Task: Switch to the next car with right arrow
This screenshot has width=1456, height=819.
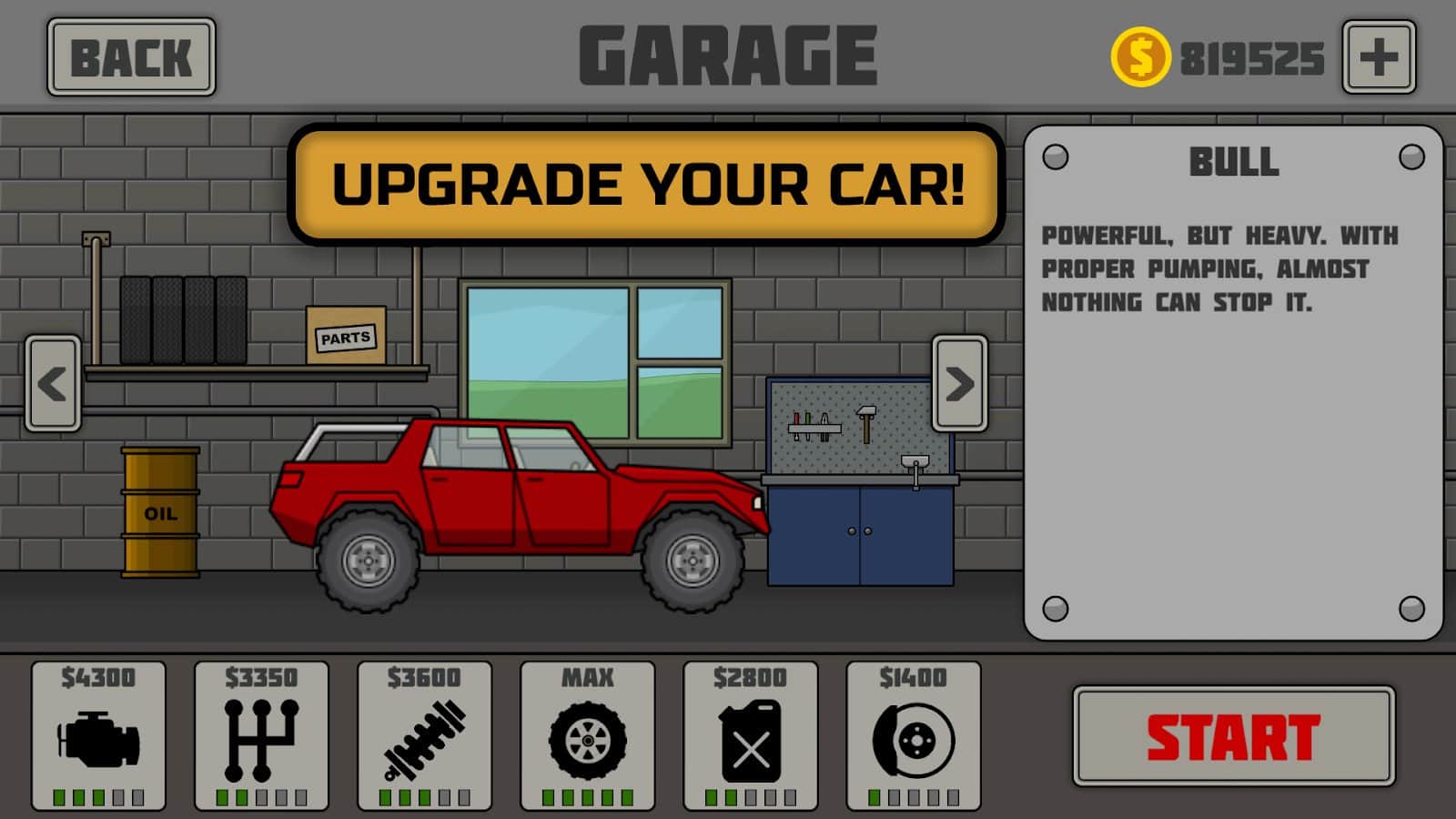Action: pyautogui.click(x=959, y=383)
